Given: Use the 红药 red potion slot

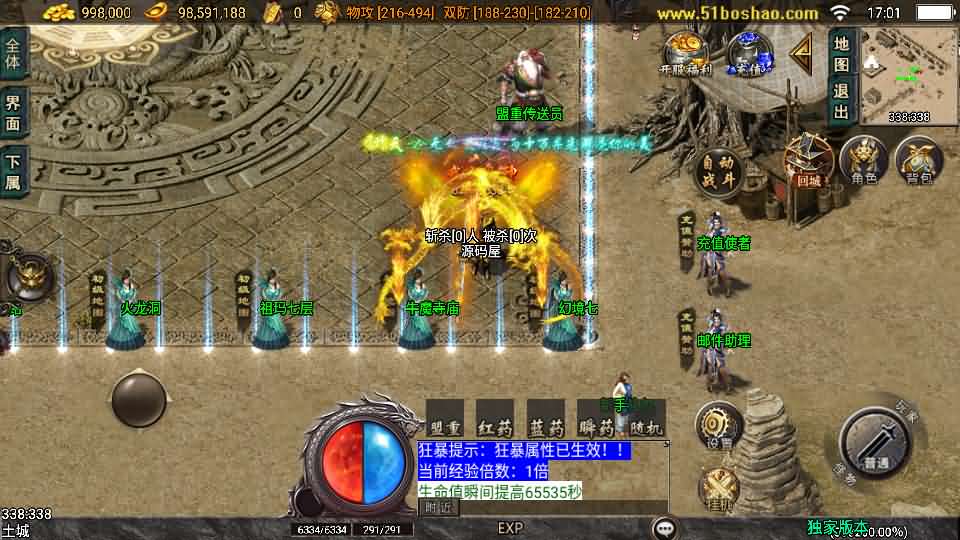Looking at the screenshot, I should [495, 417].
